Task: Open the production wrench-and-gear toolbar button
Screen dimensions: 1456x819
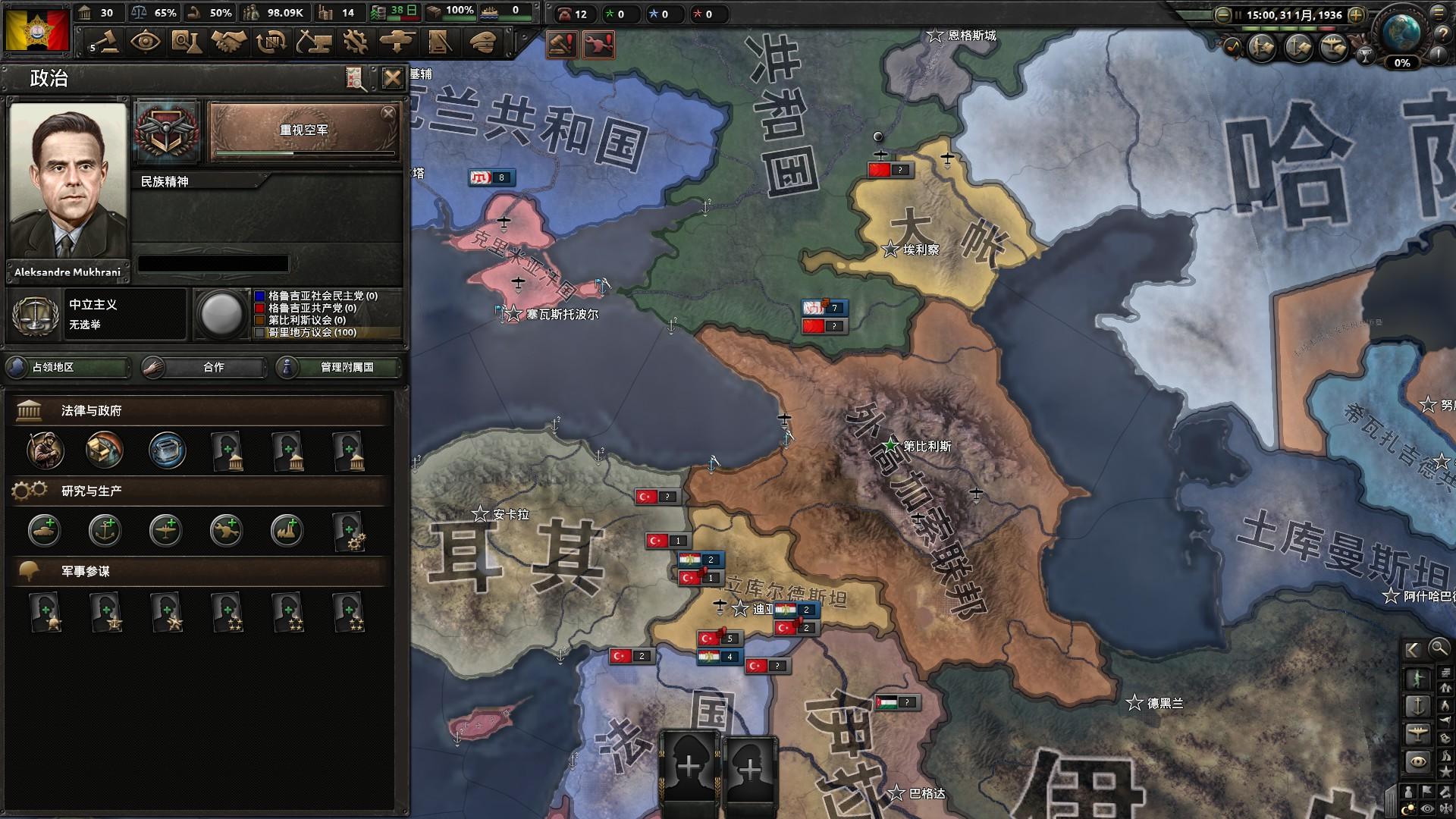Action: pyautogui.click(x=353, y=42)
